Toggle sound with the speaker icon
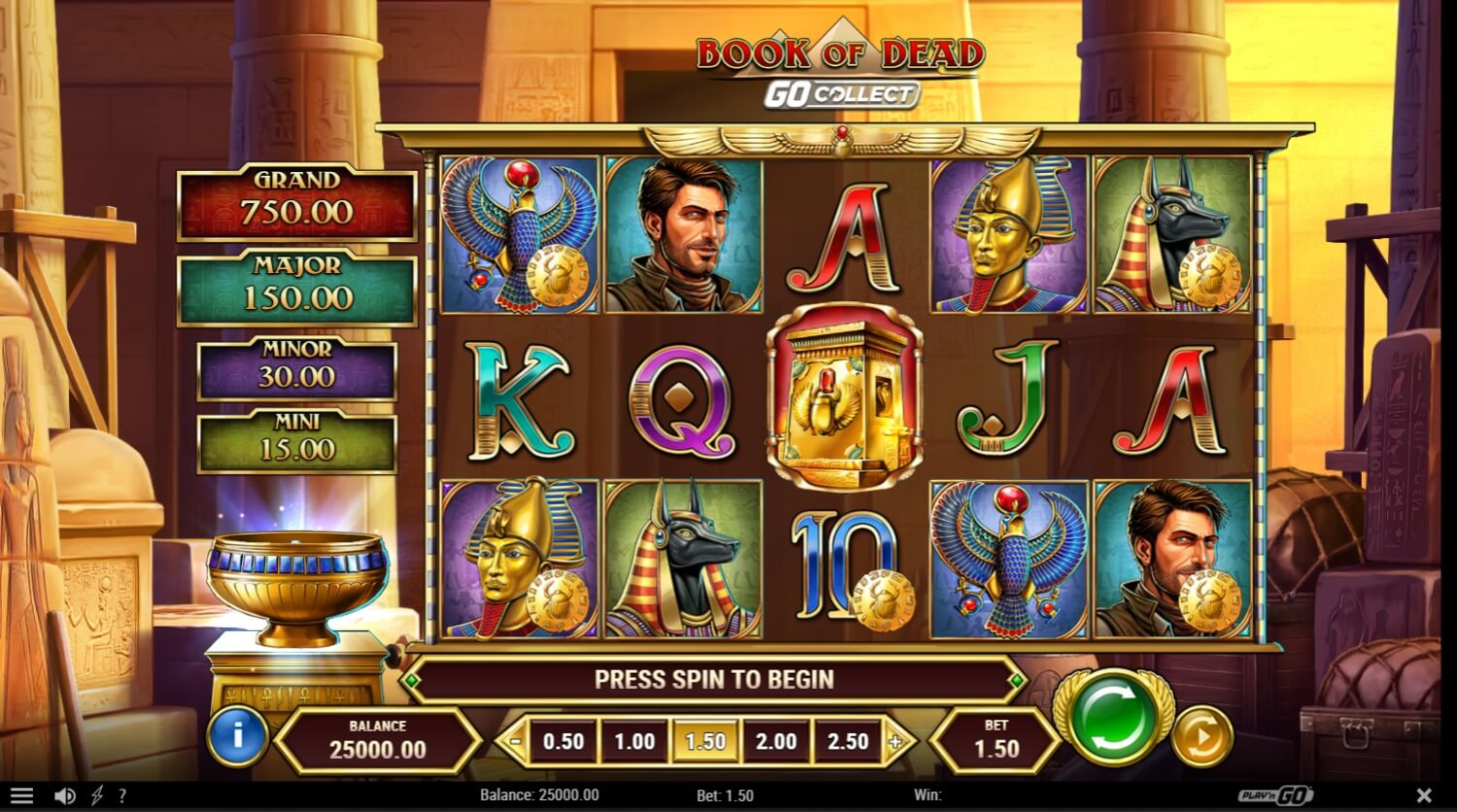This screenshot has height=812, width=1457. pyautogui.click(x=65, y=795)
